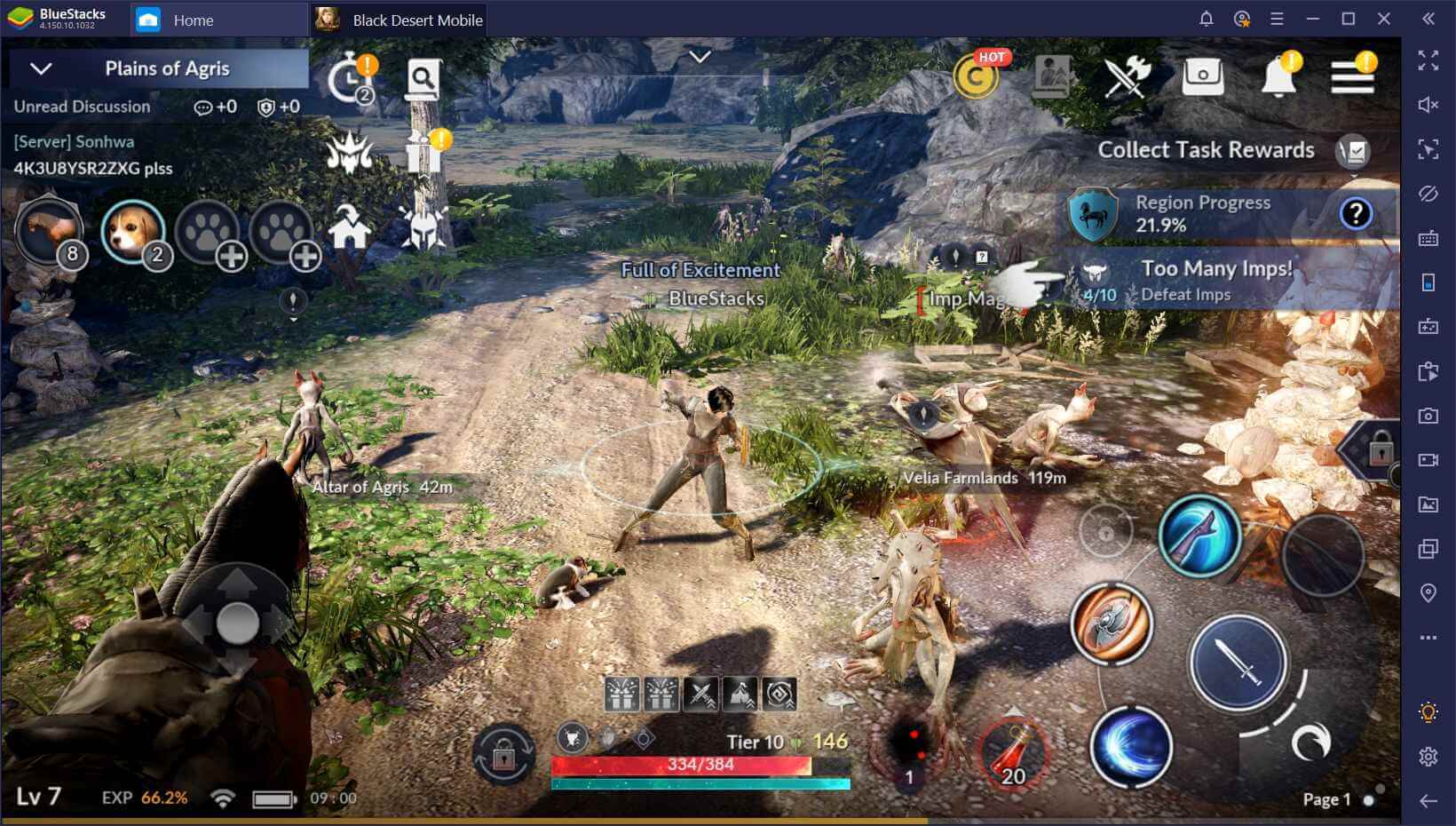Open the hamburger main menu
The image size is (1456, 826).
[x=1353, y=75]
